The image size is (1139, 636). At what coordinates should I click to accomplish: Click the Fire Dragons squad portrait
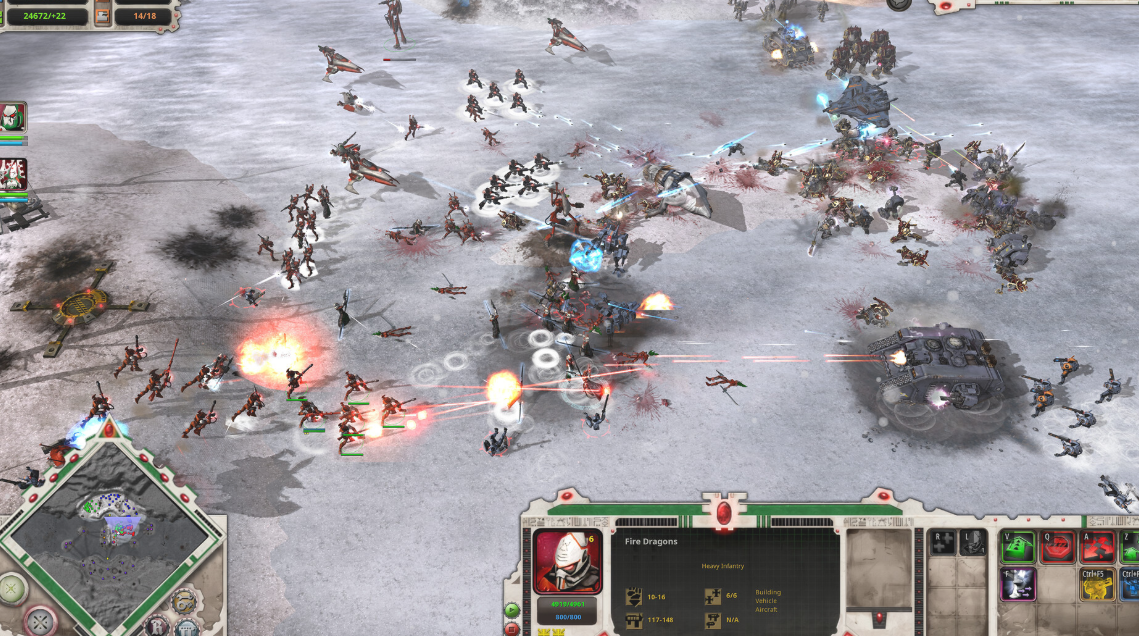[x=567, y=561]
